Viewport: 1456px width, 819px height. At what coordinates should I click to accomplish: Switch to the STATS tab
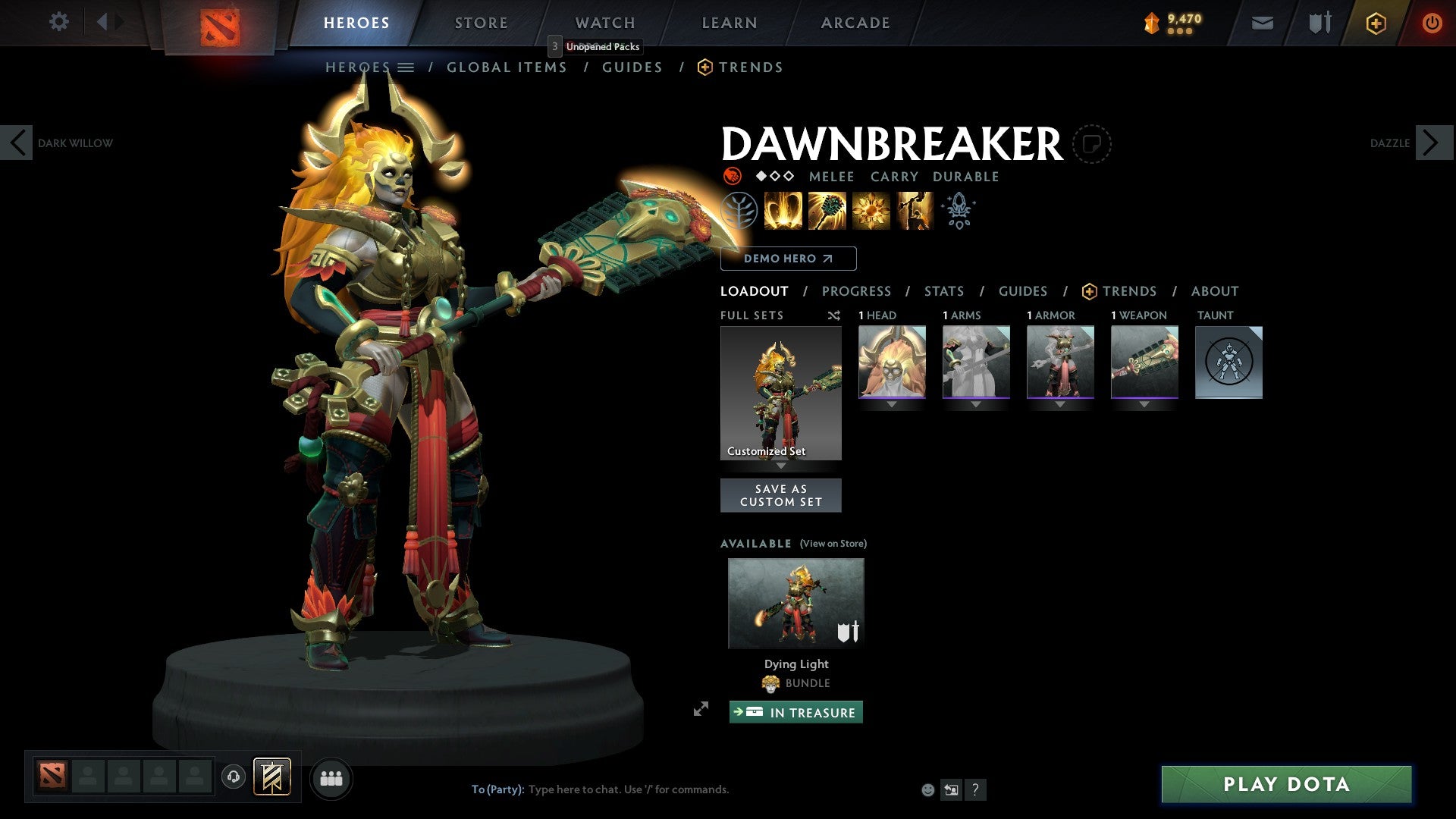coord(943,291)
